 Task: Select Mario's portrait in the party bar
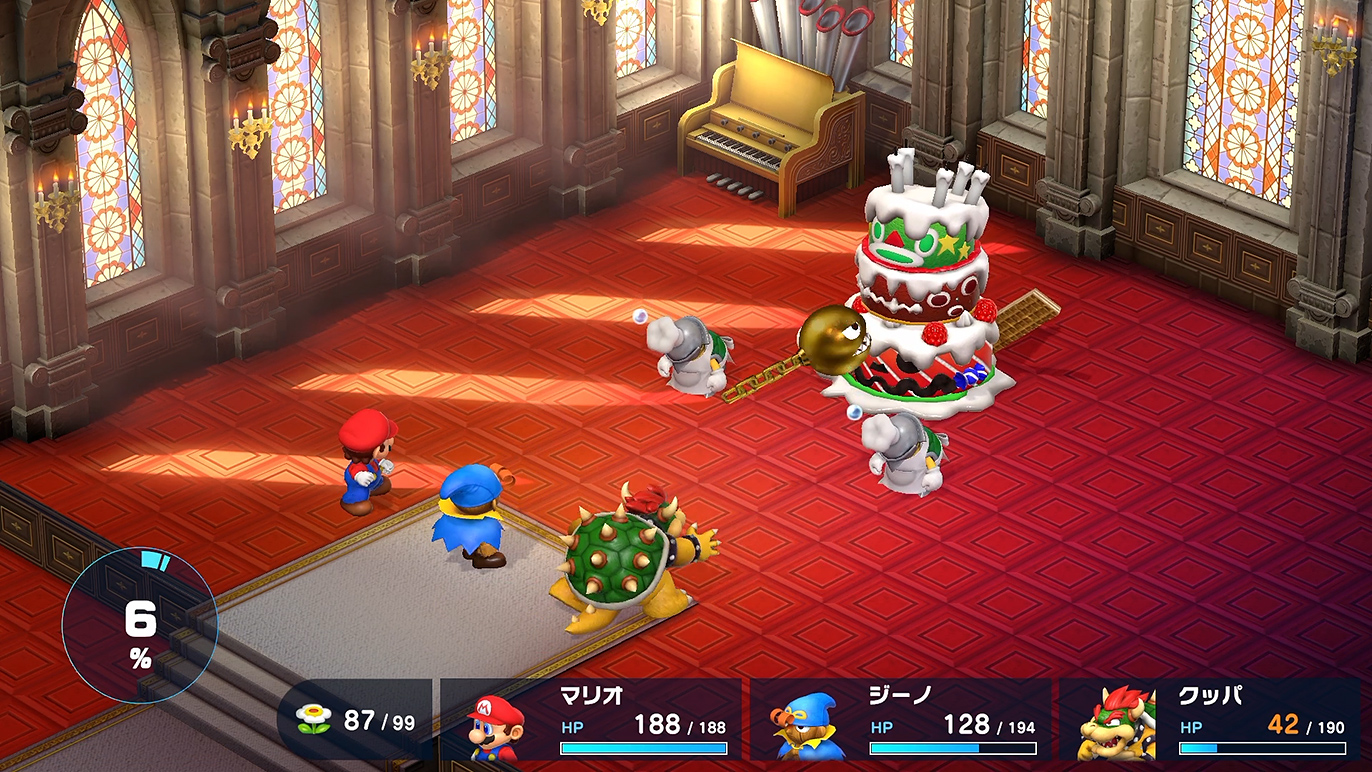point(496,727)
